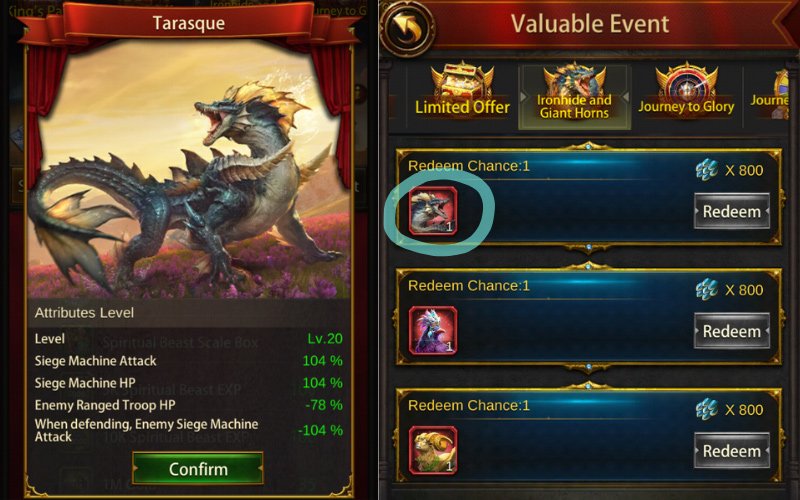This screenshot has height=500, width=800.
Task: Inspect the golden ram reward icon
Action: click(433, 451)
